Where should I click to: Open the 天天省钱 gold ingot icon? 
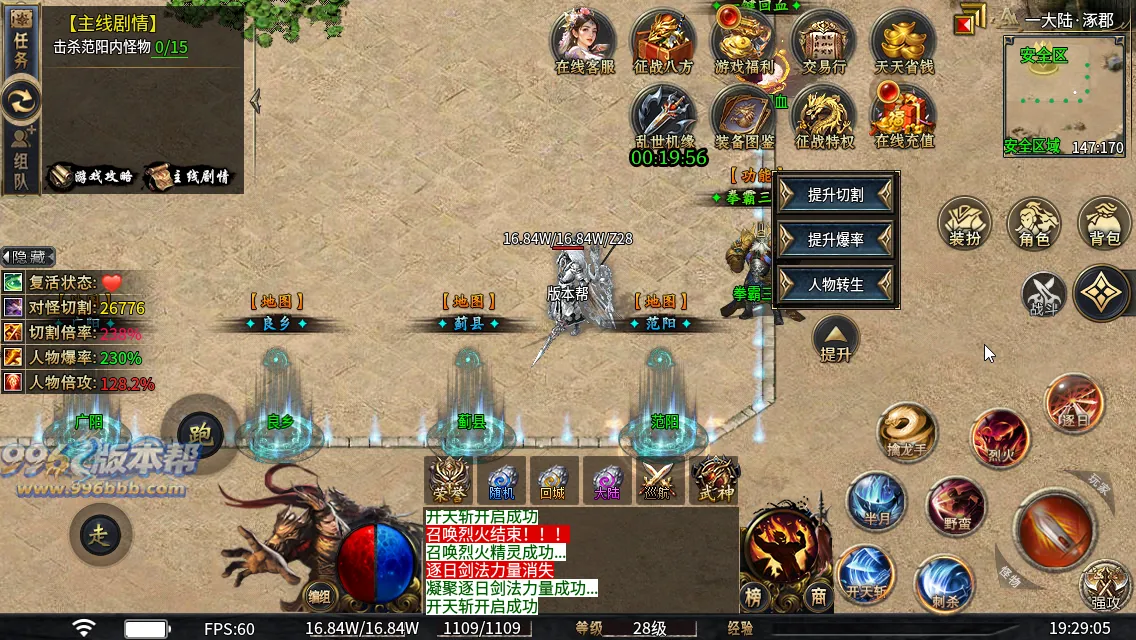[903, 41]
